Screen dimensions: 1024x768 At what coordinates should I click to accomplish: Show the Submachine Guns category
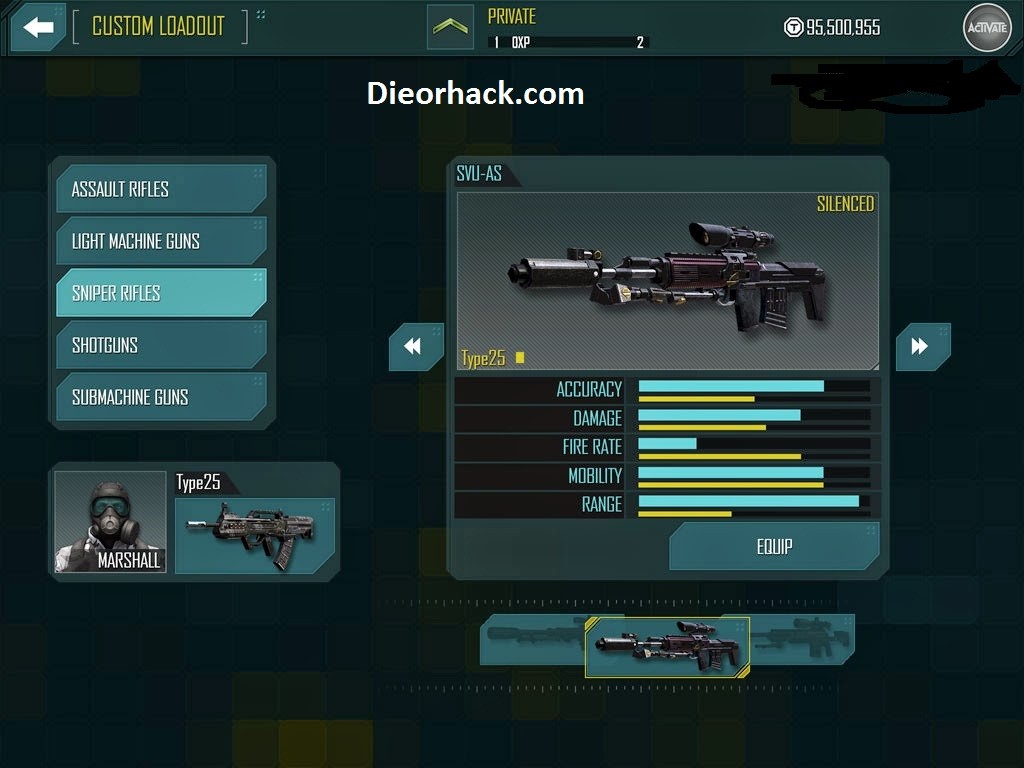161,397
